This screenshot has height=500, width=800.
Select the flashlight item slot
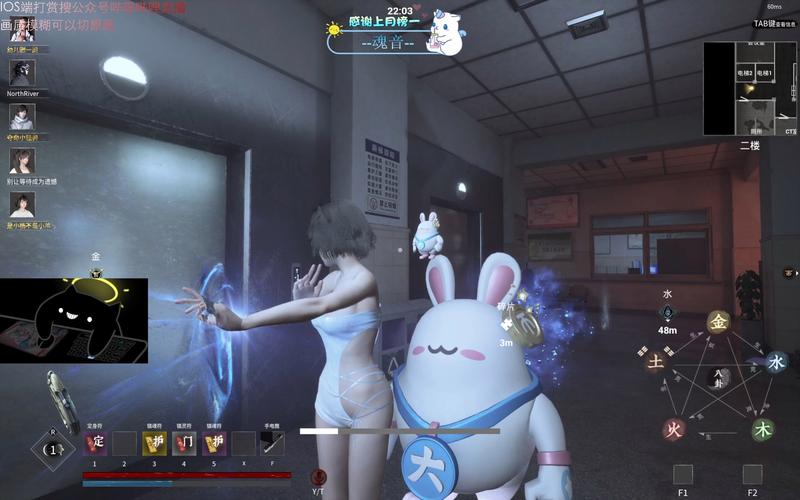point(273,443)
